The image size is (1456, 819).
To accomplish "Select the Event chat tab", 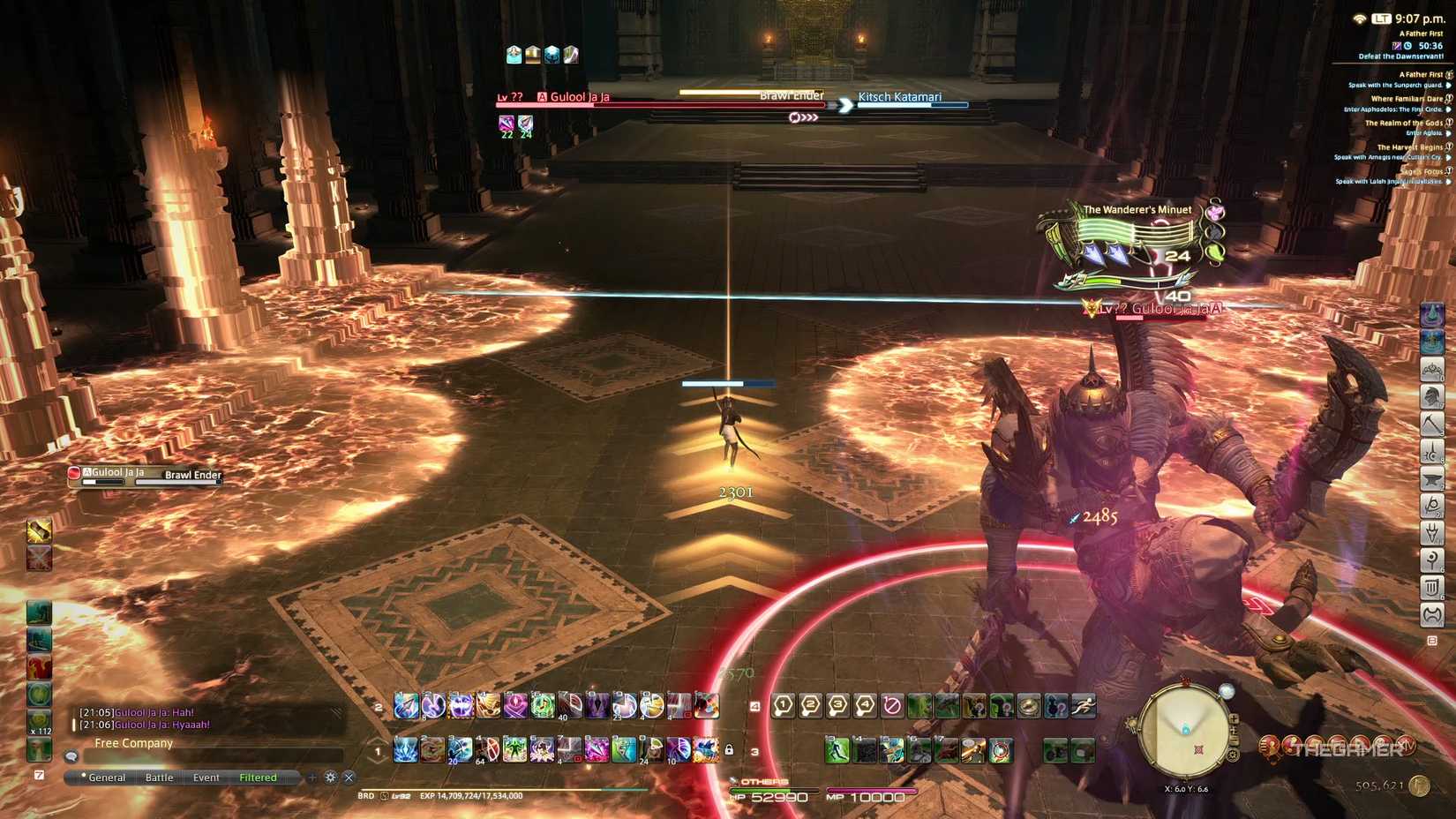I will point(206,778).
